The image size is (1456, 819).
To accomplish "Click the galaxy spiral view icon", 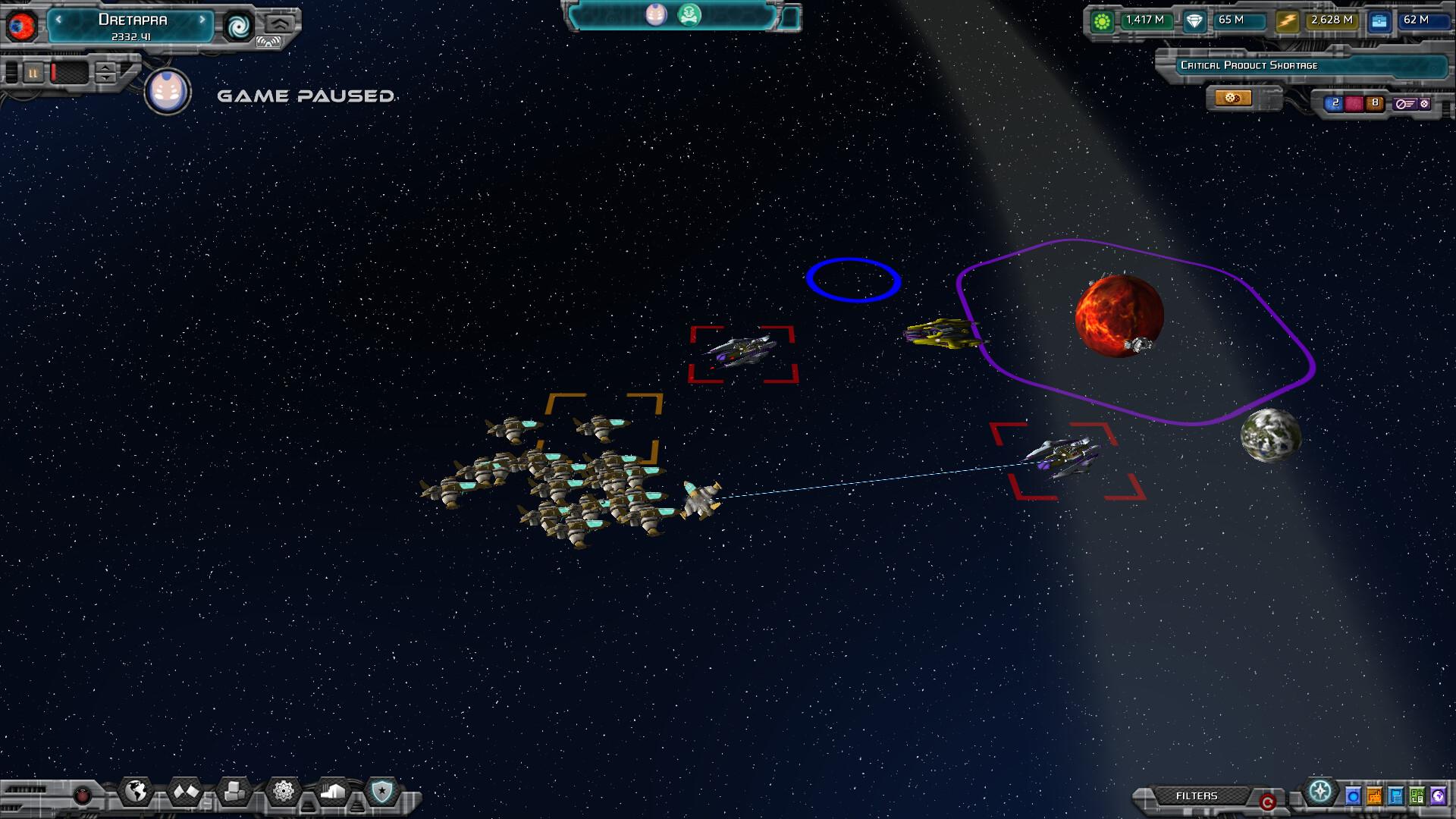I will (x=240, y=26).
